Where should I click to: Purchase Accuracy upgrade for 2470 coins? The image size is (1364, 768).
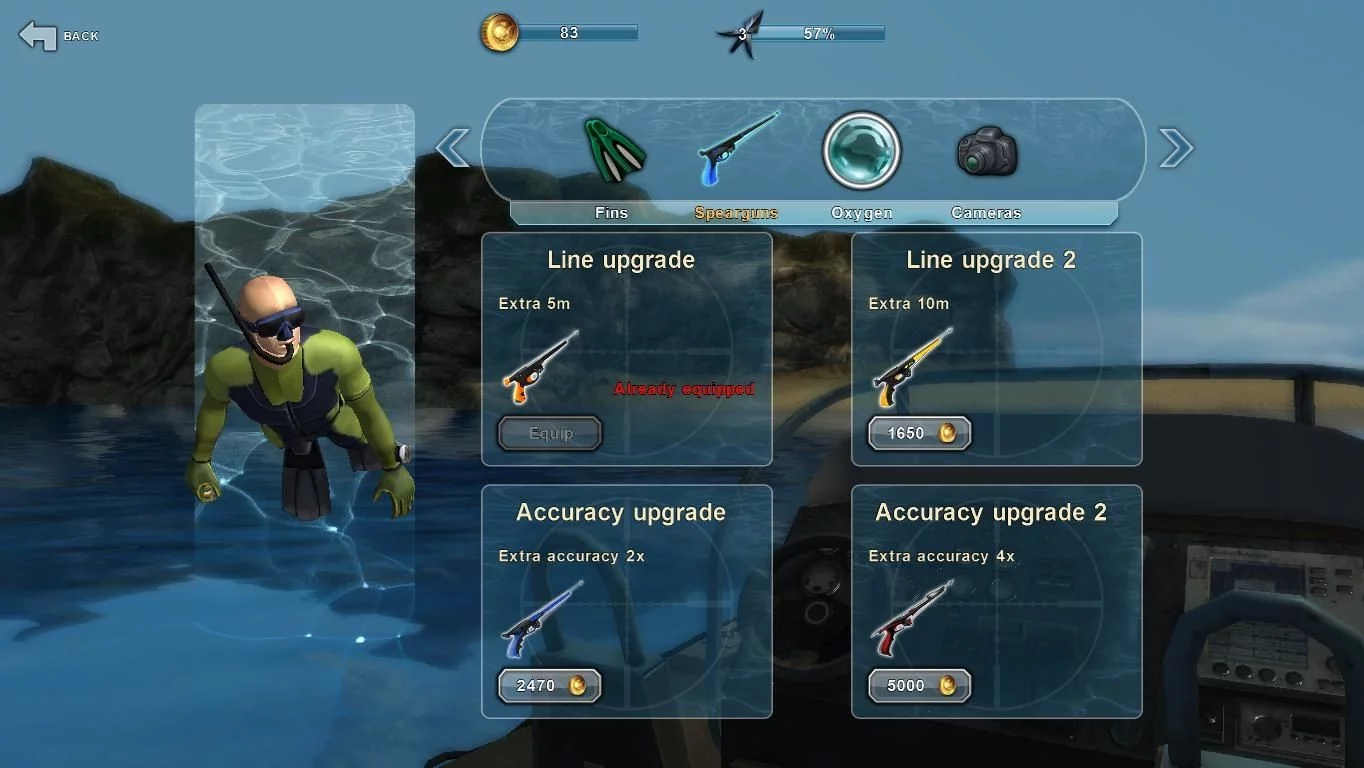[549, 686]
